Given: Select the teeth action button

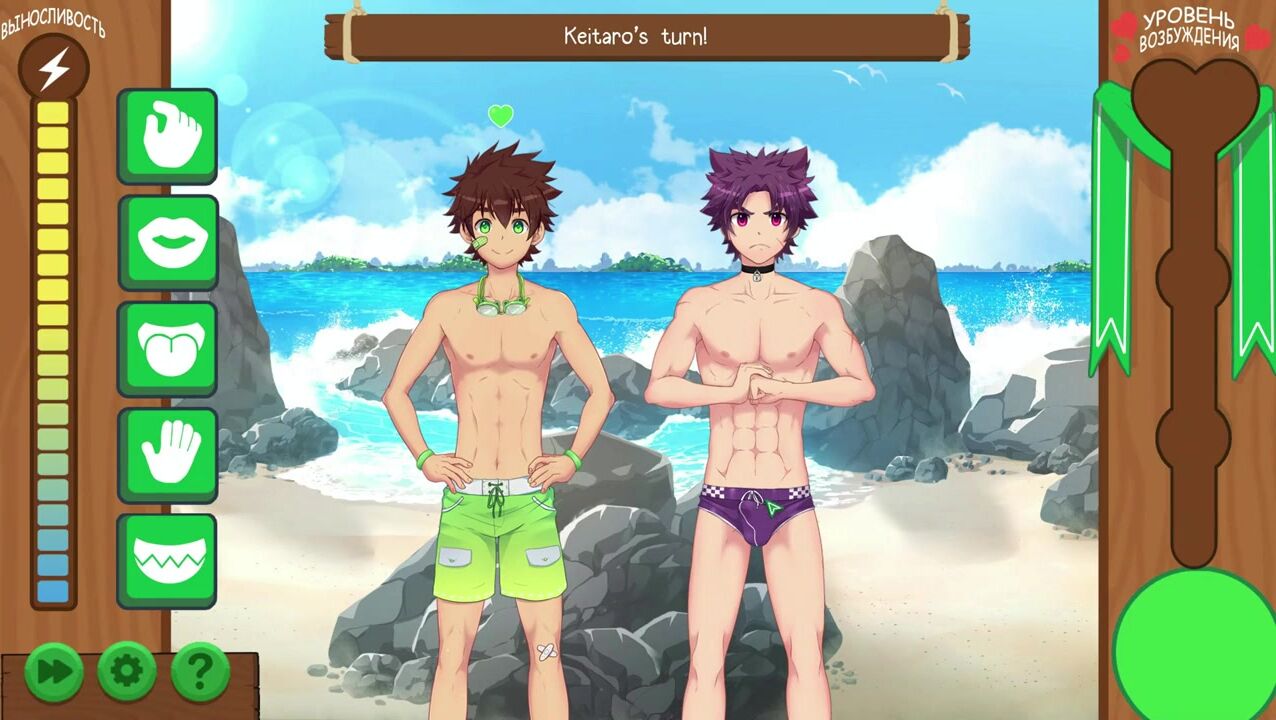Looking at the screenshot, I should click(167, 560).
